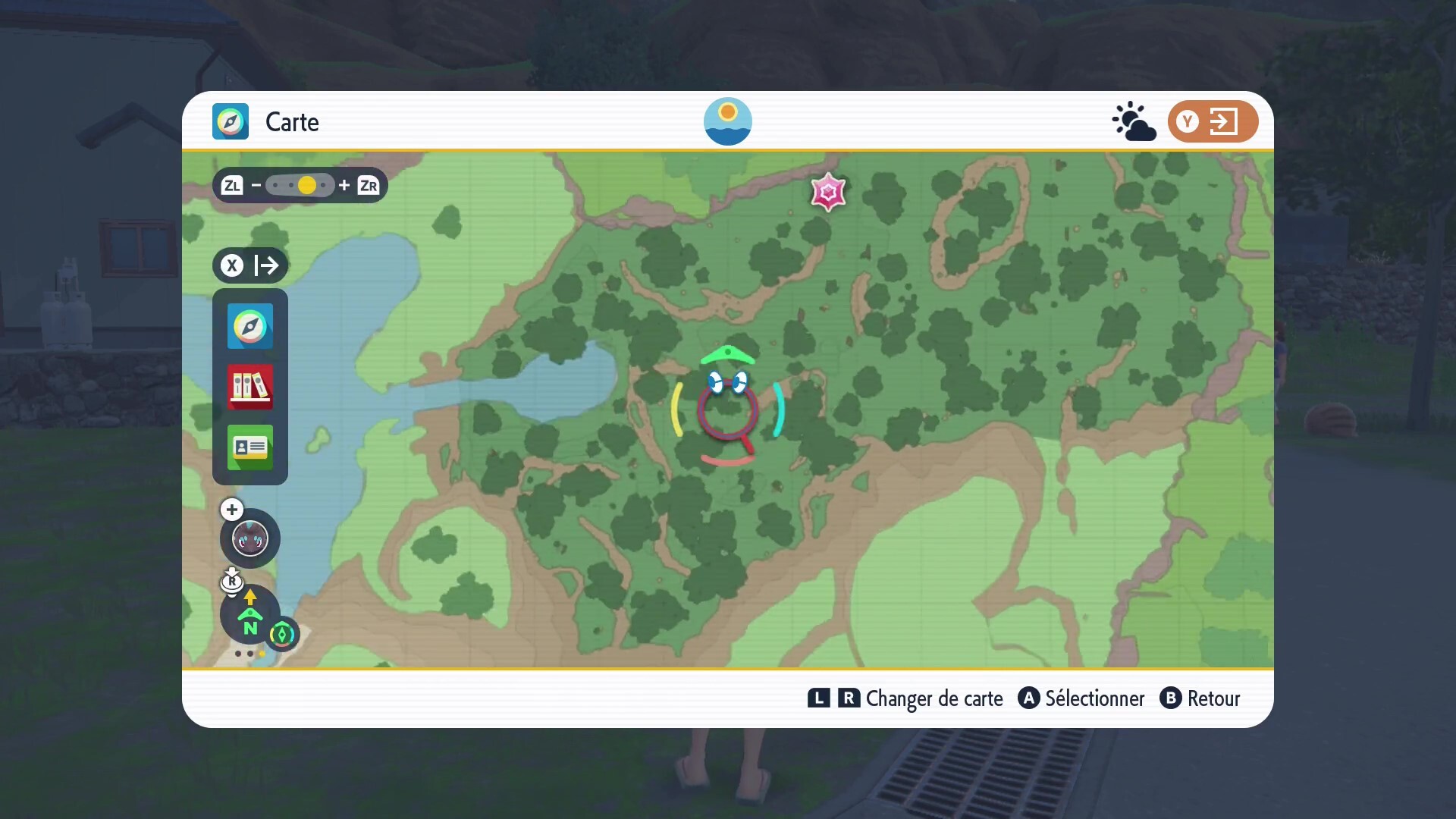Click the Pokémon portrait thumbnail in the sidebar

[249, 538]
